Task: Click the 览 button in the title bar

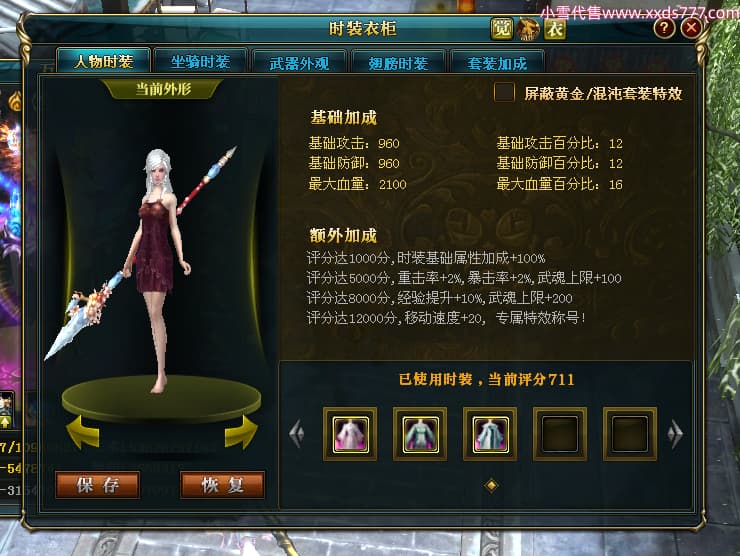Action: click(x=502, y=29)
